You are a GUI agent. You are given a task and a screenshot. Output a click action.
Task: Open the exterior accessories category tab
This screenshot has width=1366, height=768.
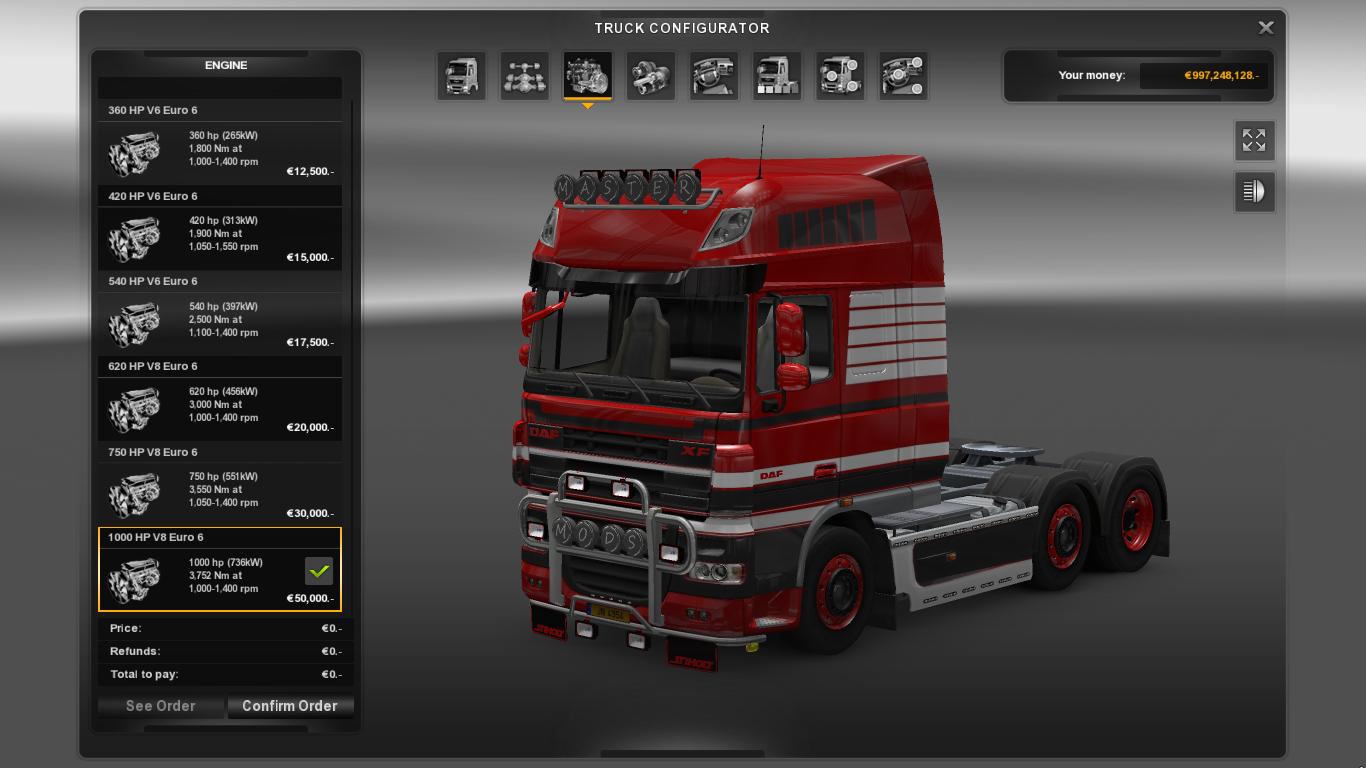click(840, 76)
